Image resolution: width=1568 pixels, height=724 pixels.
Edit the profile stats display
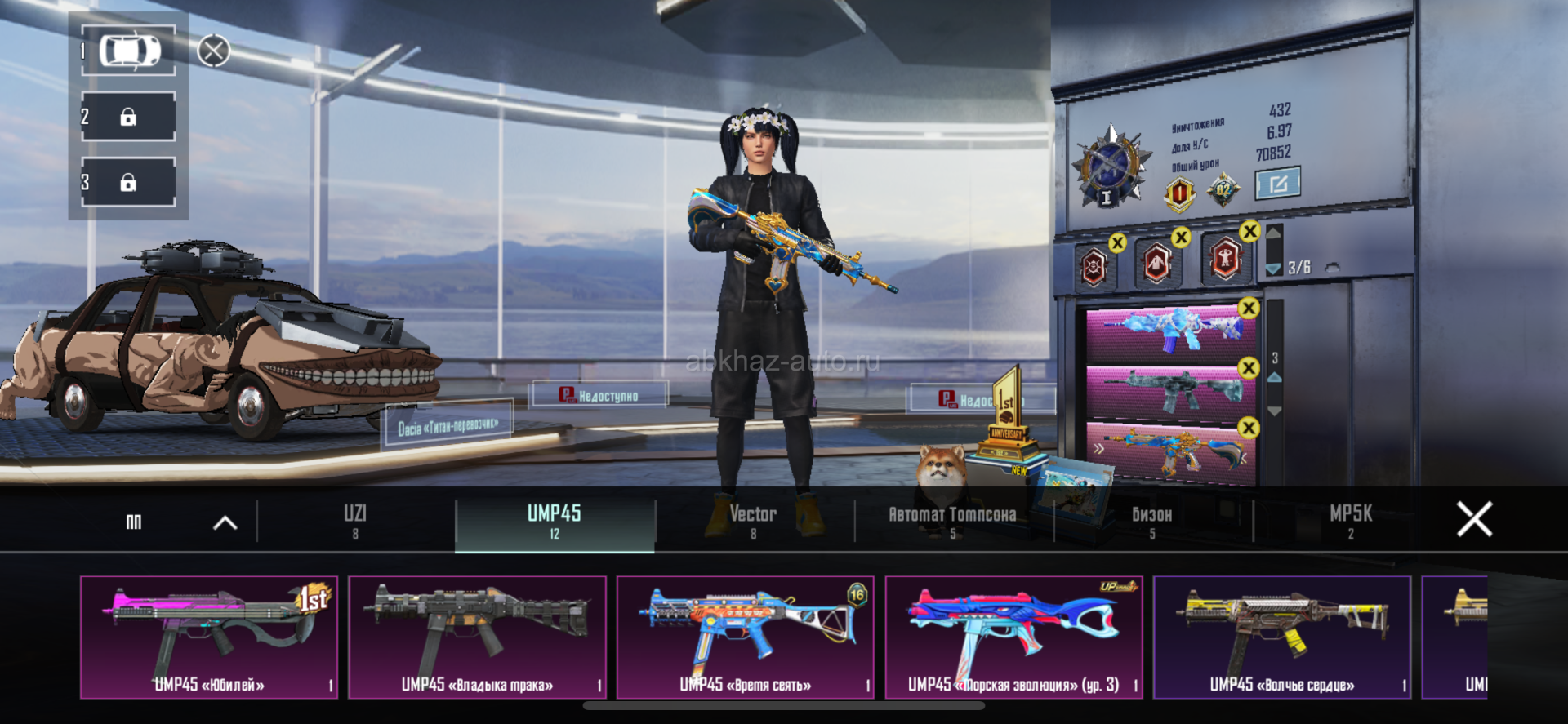tap(1277, 184)
